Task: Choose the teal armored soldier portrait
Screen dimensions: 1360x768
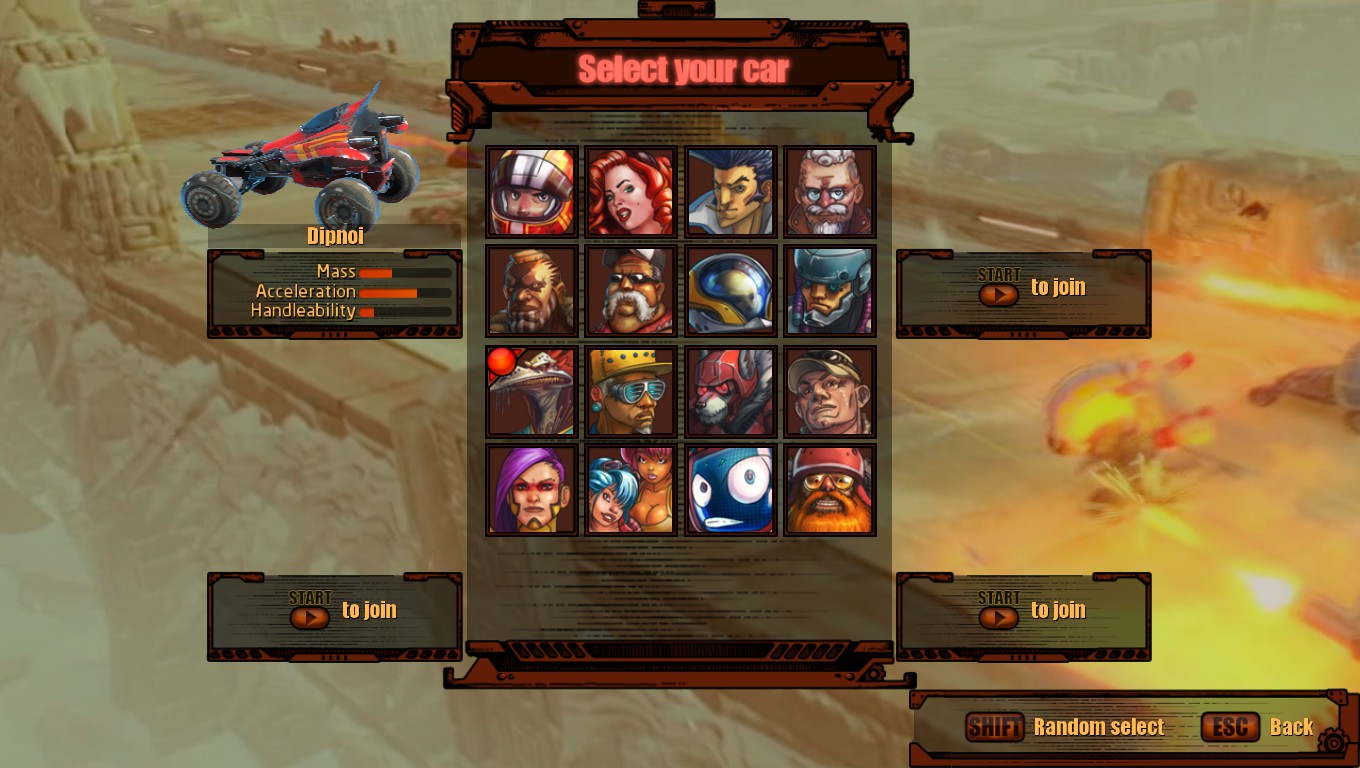Action: click(830, 291)
